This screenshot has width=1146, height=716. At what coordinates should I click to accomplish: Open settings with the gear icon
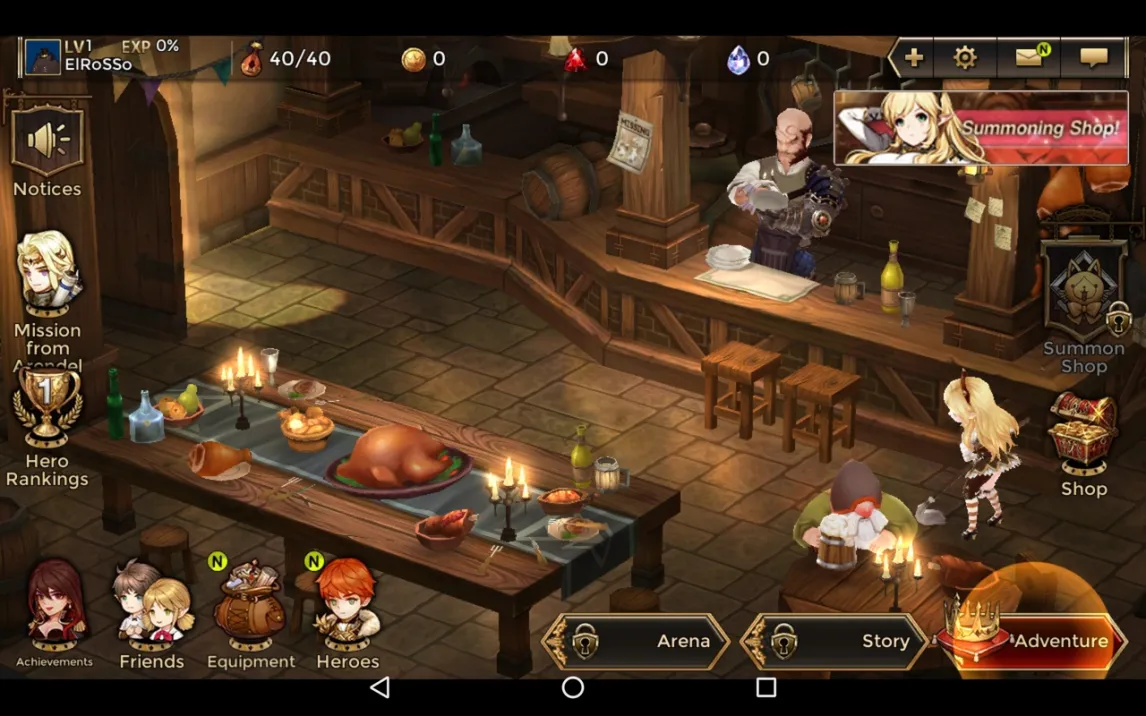coord(965,59)
